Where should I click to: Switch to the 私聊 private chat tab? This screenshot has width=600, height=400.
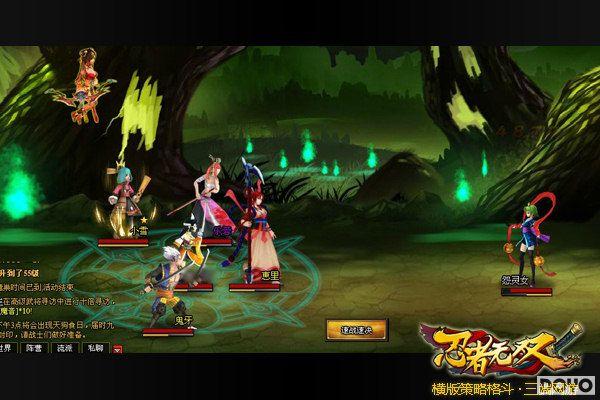(x=96, y=348)
